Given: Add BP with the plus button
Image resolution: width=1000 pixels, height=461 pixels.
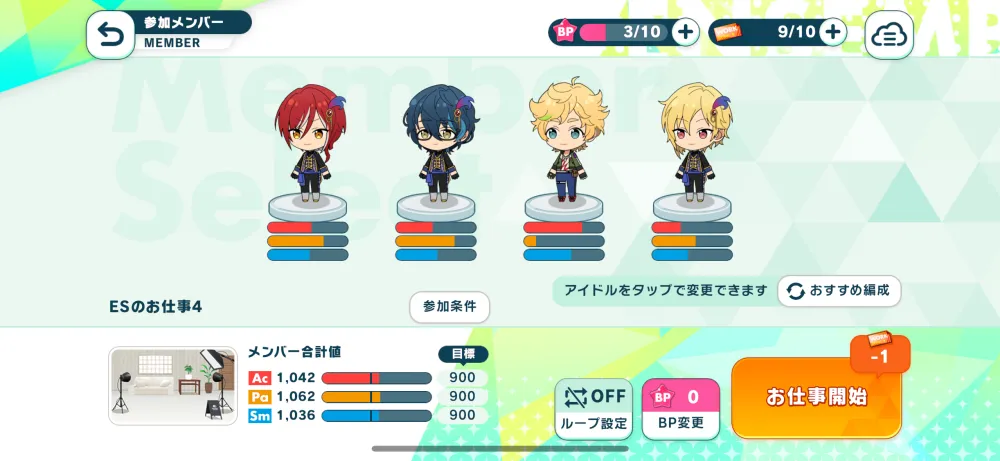Looking at the screenshot, I should click(685, 32).
